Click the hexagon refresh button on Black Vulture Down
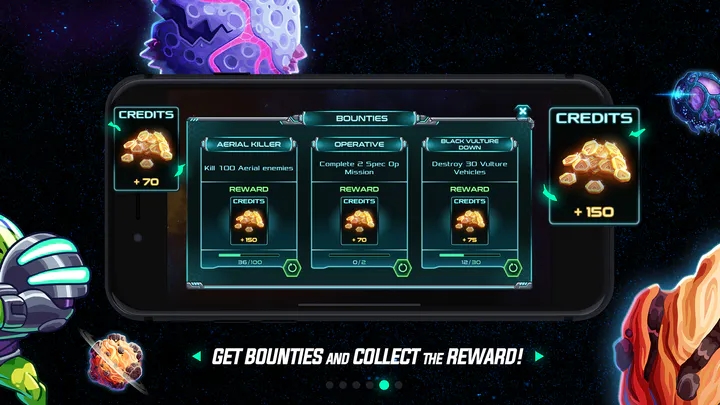 click(x=513, y=267)
